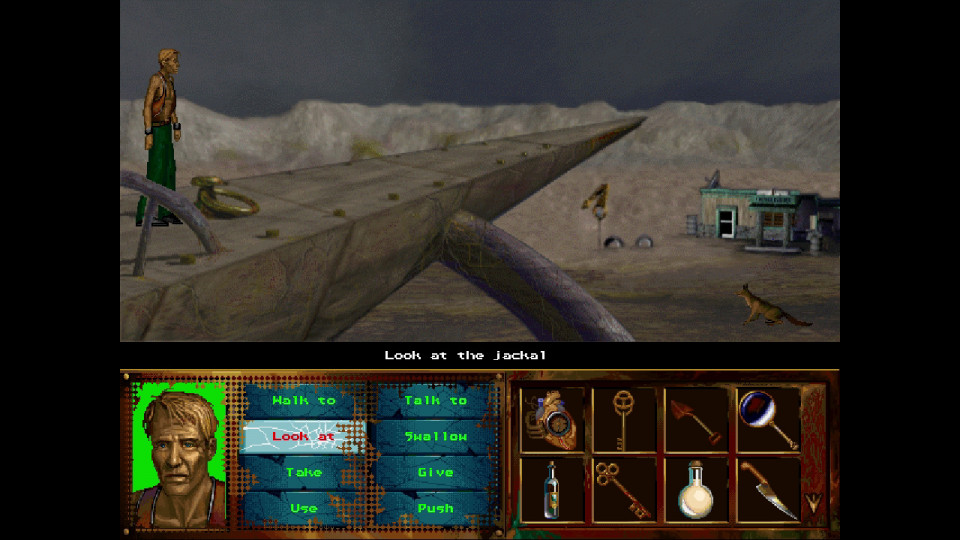The height and width of the screenshot is (540, 960).
Task: Pick the round-headed gold key
Action: 622,419
